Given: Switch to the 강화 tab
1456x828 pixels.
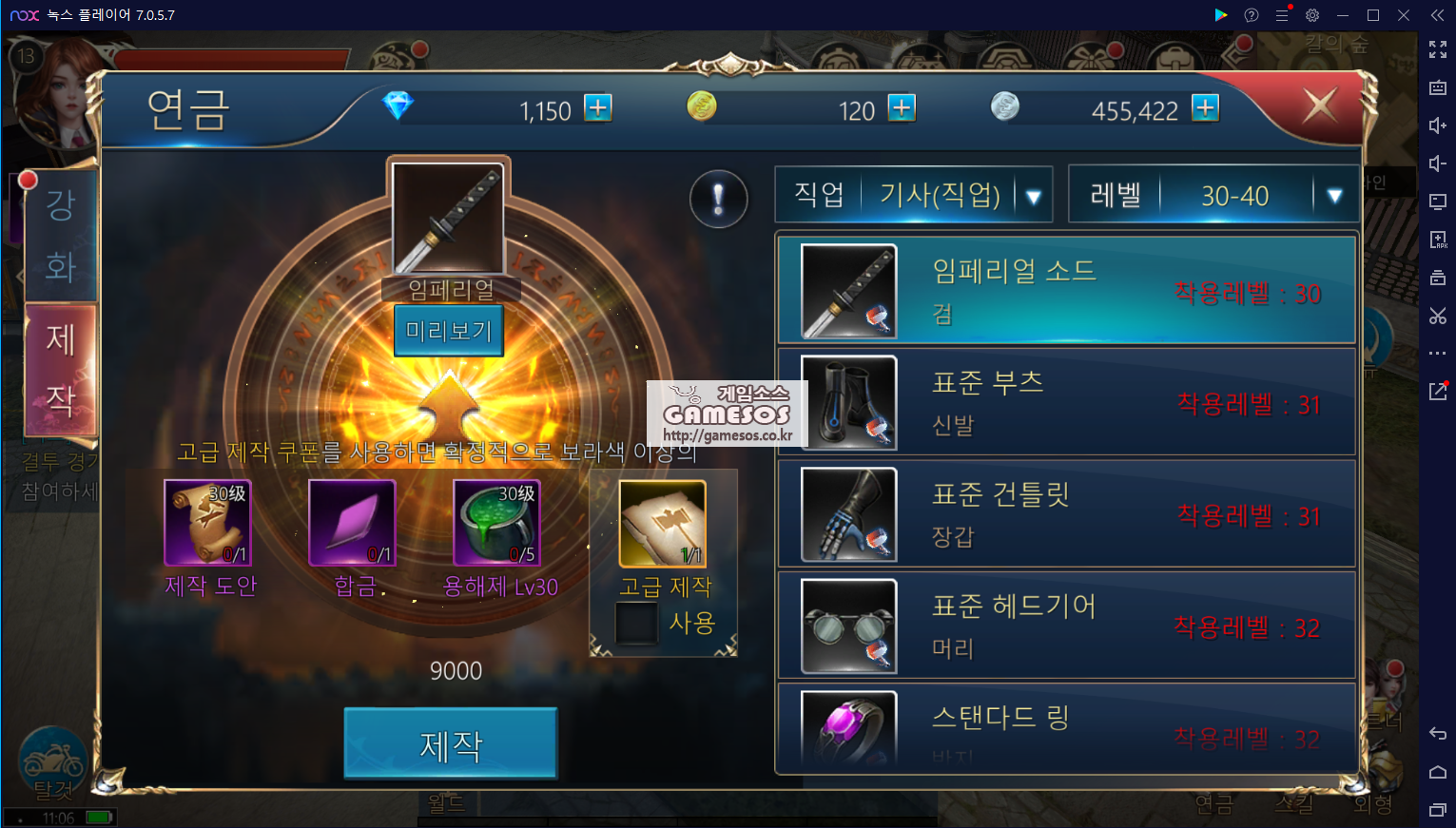Looking at the screenshot, I should (x=61, y=235).
